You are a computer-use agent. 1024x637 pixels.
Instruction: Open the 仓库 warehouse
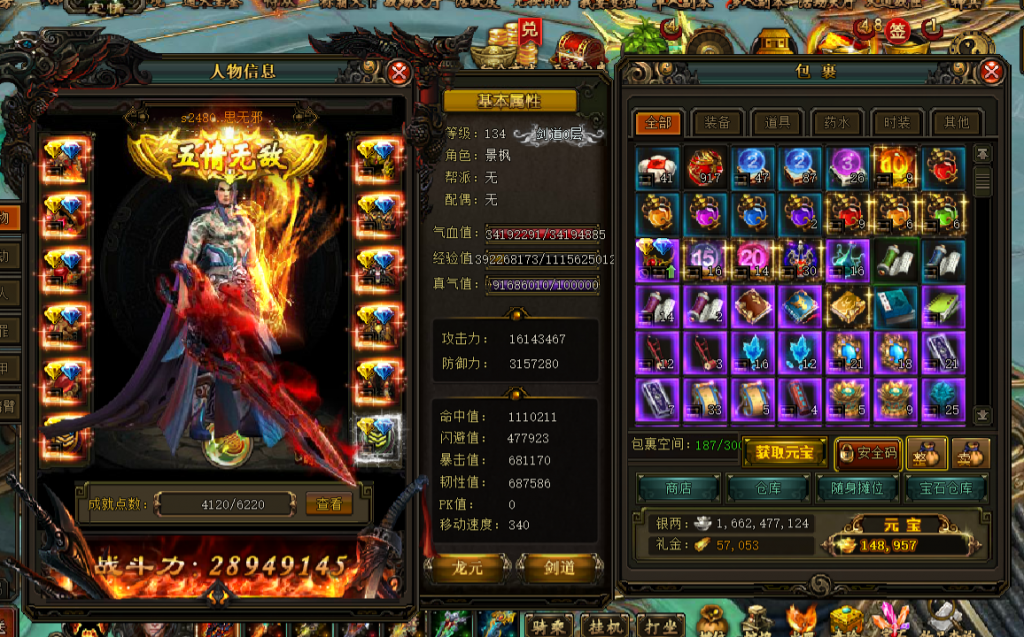pyautogui.click(x=768, y=488)
